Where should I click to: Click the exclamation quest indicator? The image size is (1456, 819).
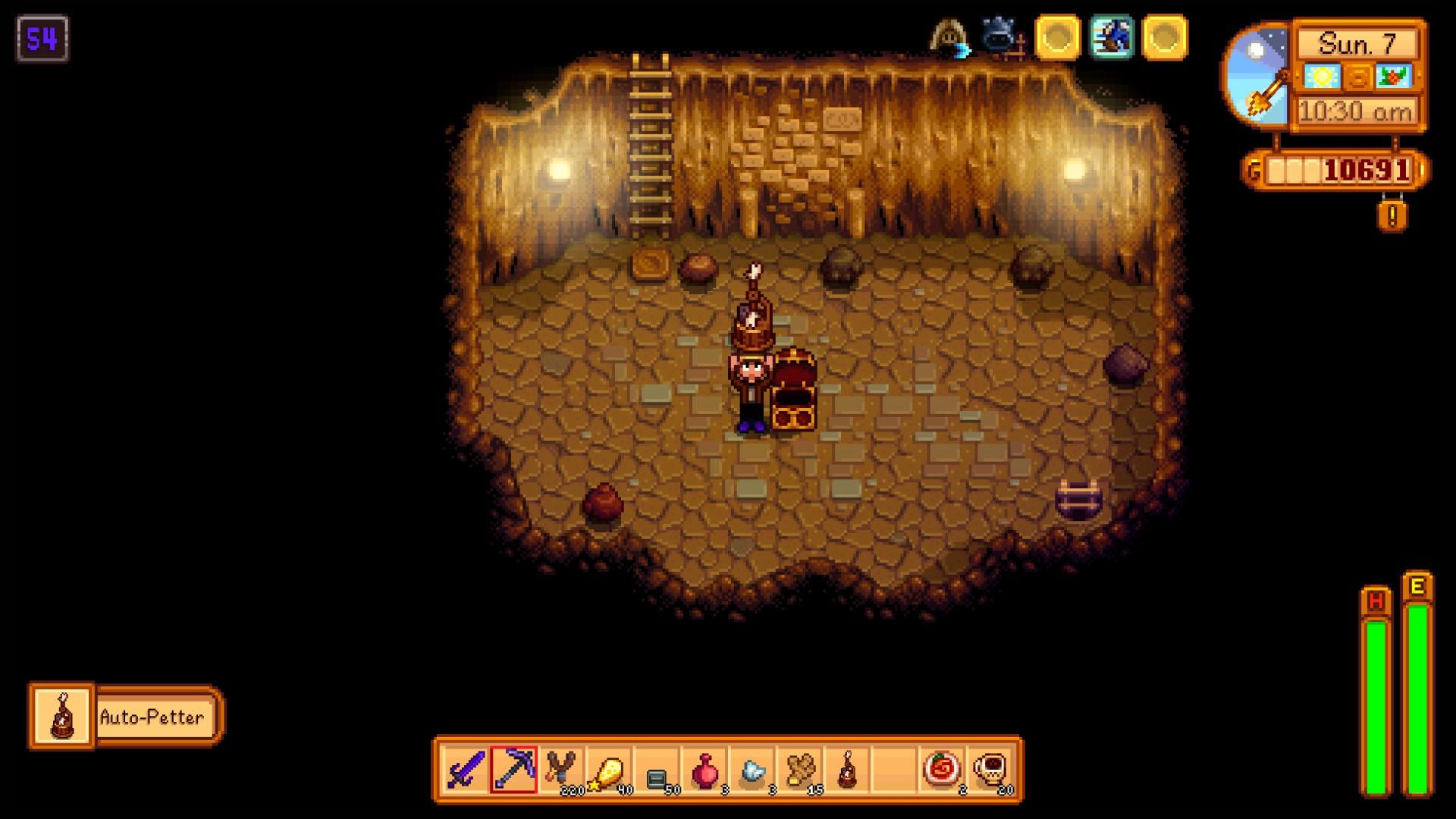click(x=1392, y=218)
